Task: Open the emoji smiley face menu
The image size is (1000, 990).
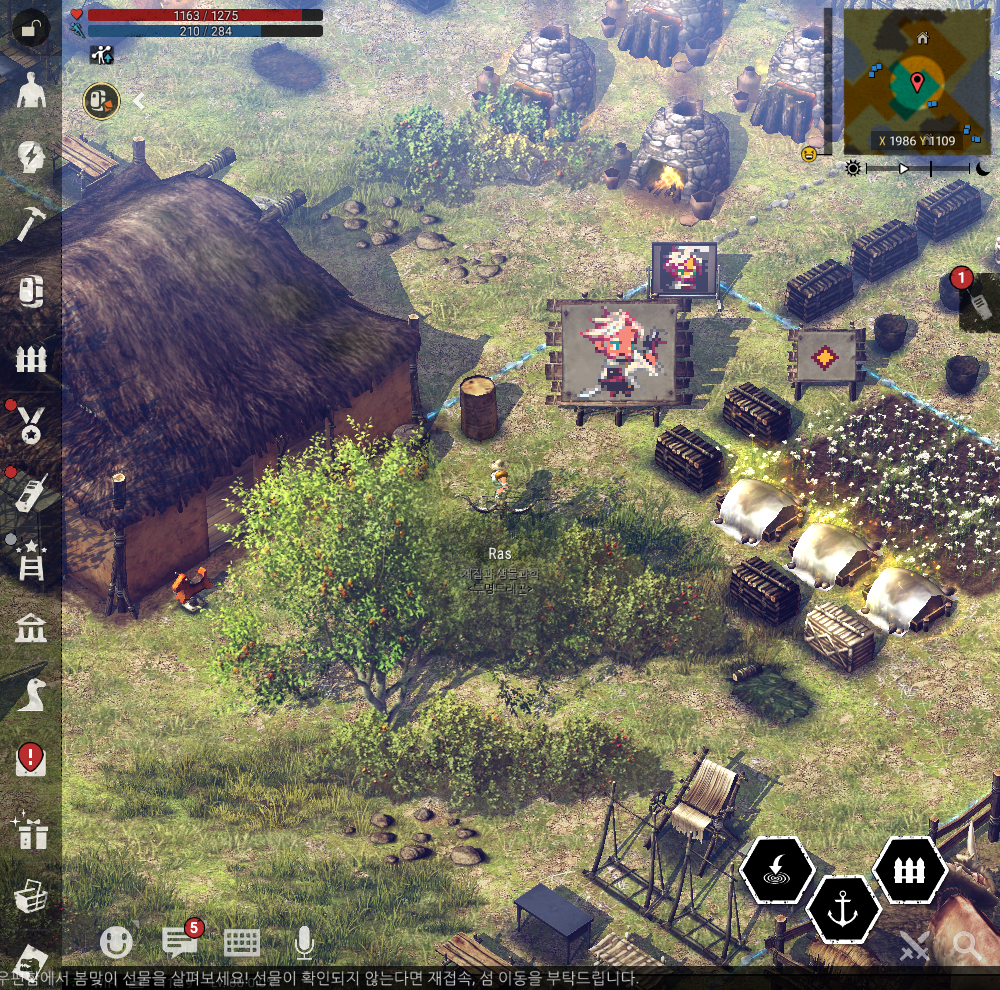Action: [x=117, y=941]
